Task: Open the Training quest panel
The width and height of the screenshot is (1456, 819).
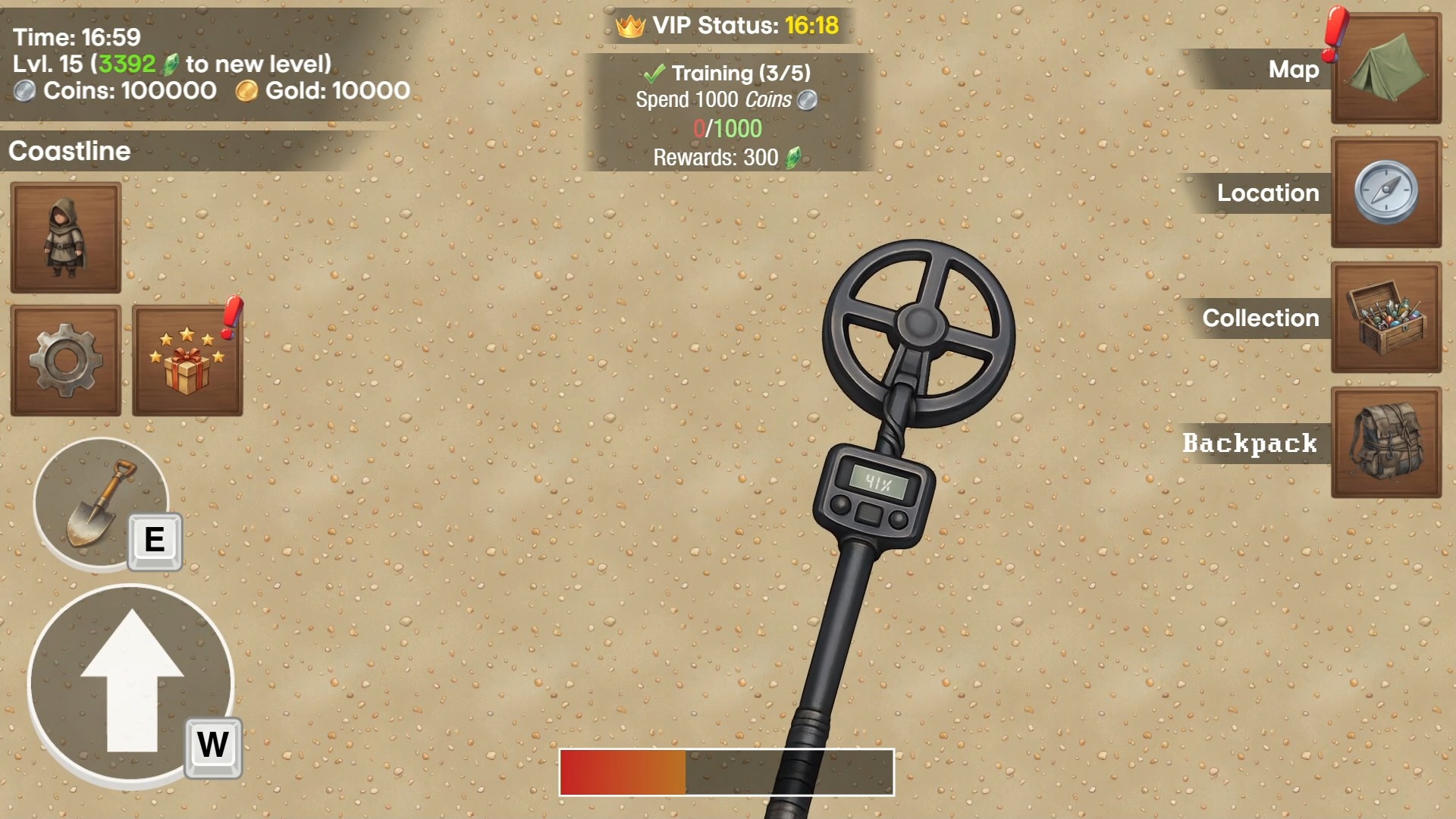Action: click(726, 112)
